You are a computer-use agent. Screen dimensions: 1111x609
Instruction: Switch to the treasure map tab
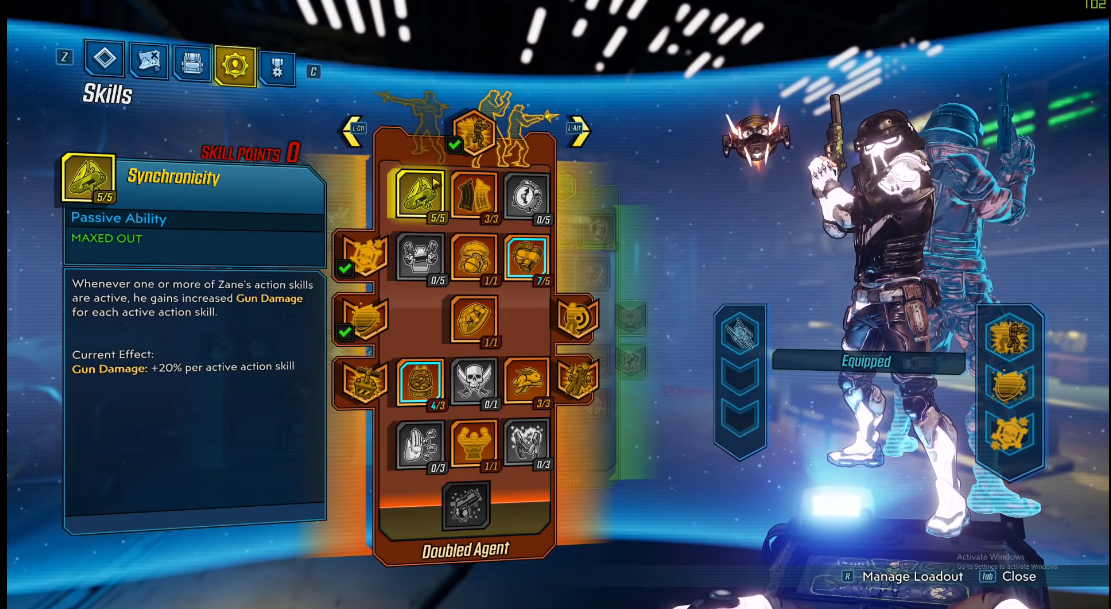click(x=149, y=62)
